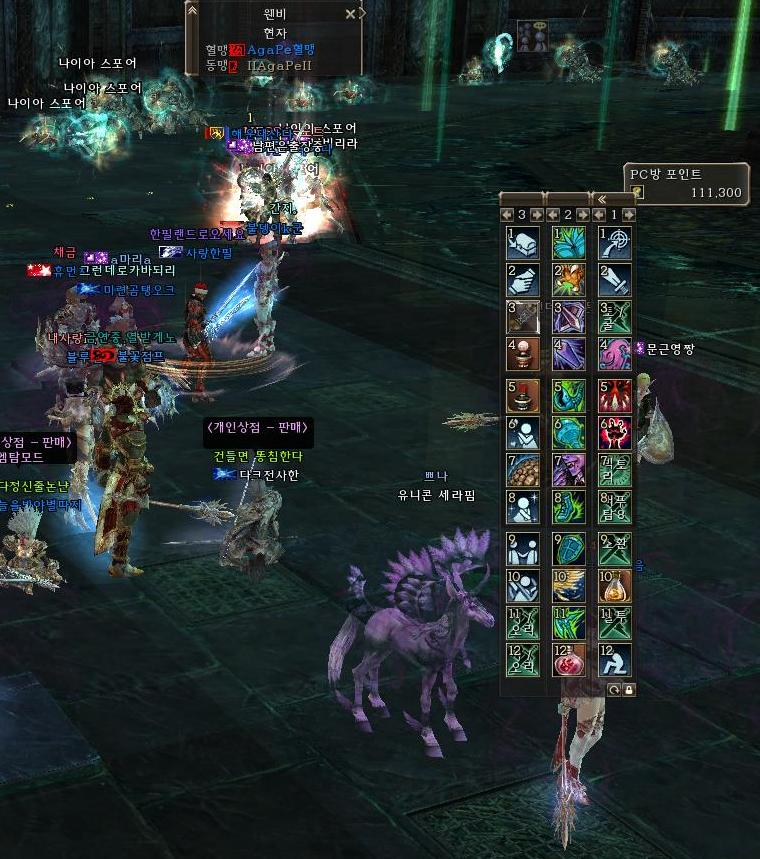Activate the sit down action
Viewport: 760px width, 859px height.
coord(615,660)
